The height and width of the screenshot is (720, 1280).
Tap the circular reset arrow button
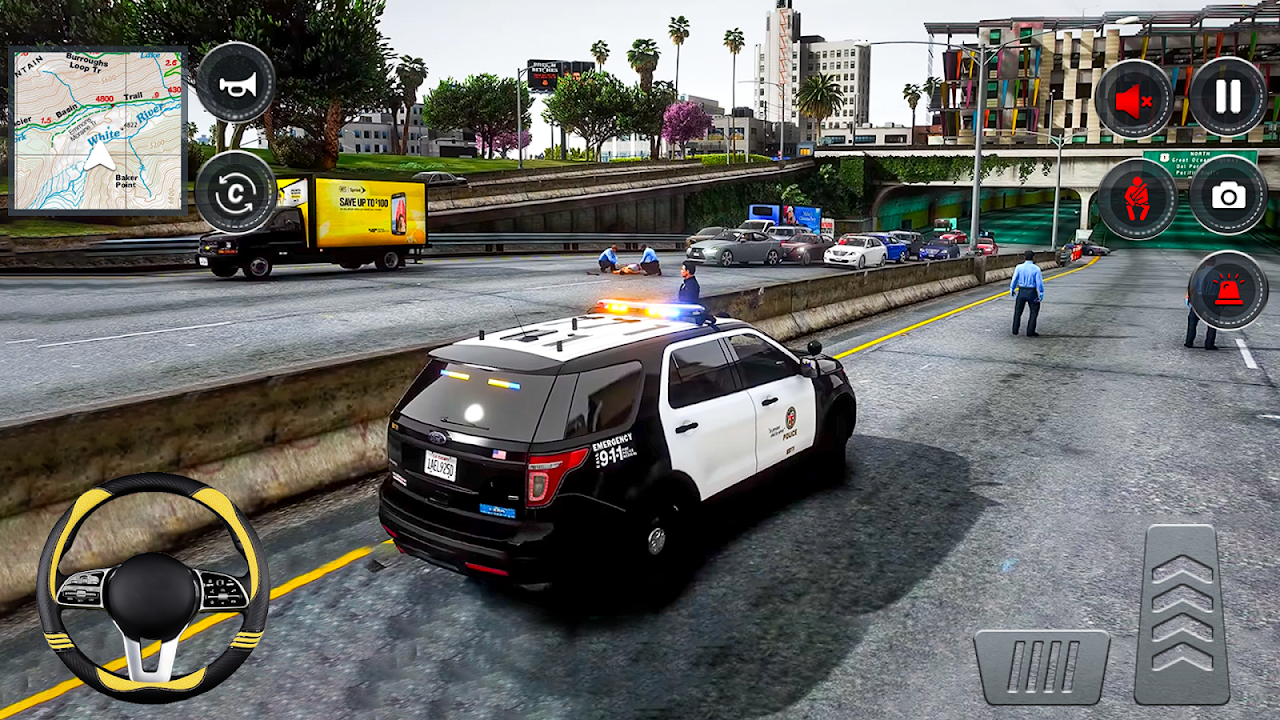coord(236,192)
